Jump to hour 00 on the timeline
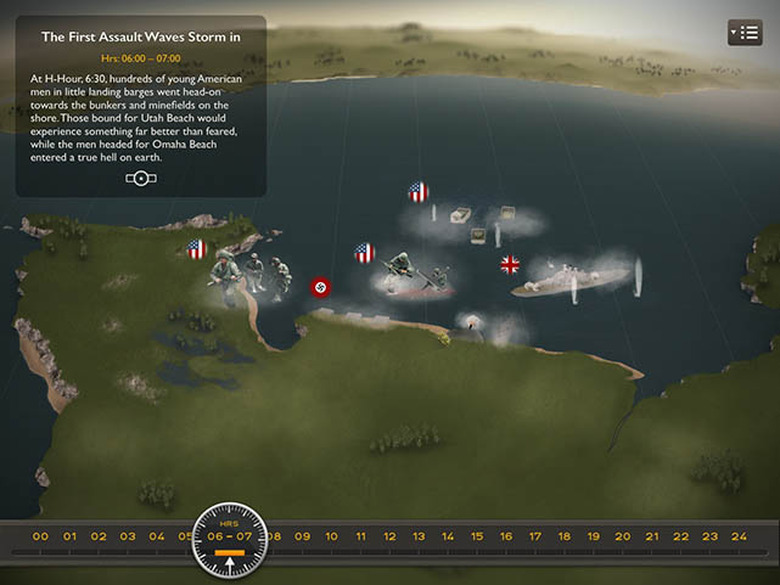The width and height of the screenshot is (780, 585). point(40,537)
